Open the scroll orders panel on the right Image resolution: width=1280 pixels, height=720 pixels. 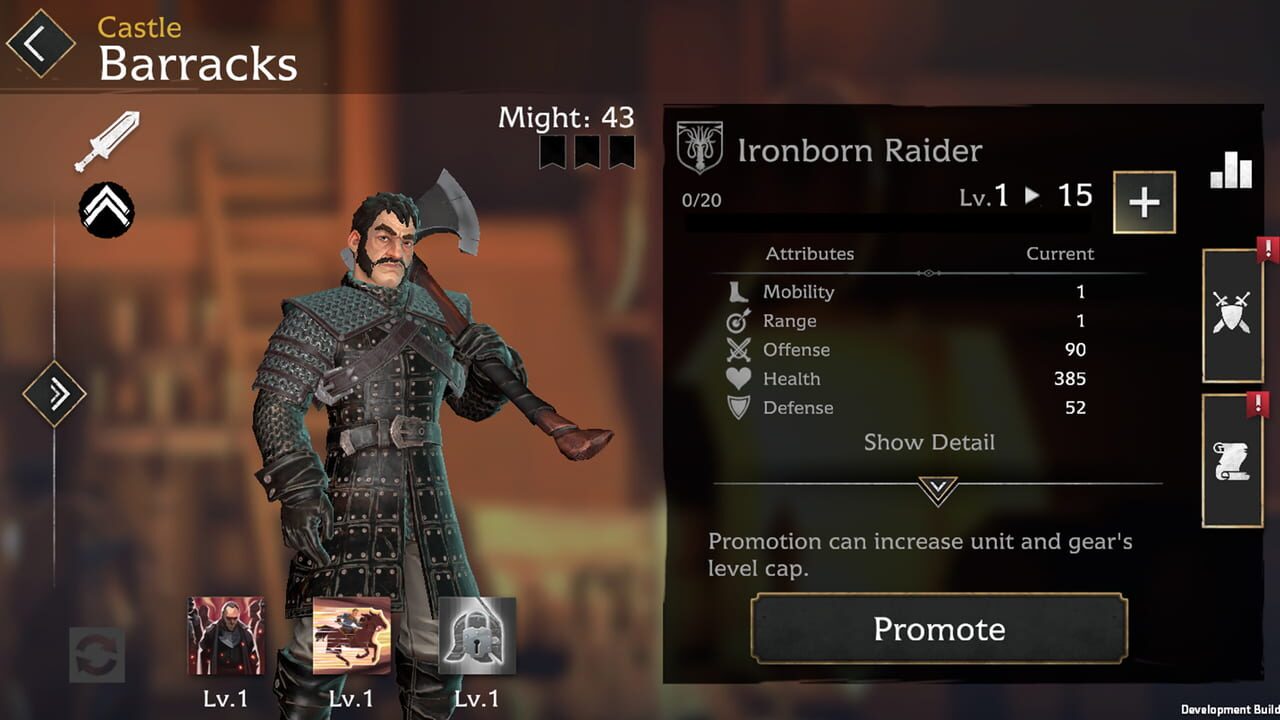tap(1233, 460)
